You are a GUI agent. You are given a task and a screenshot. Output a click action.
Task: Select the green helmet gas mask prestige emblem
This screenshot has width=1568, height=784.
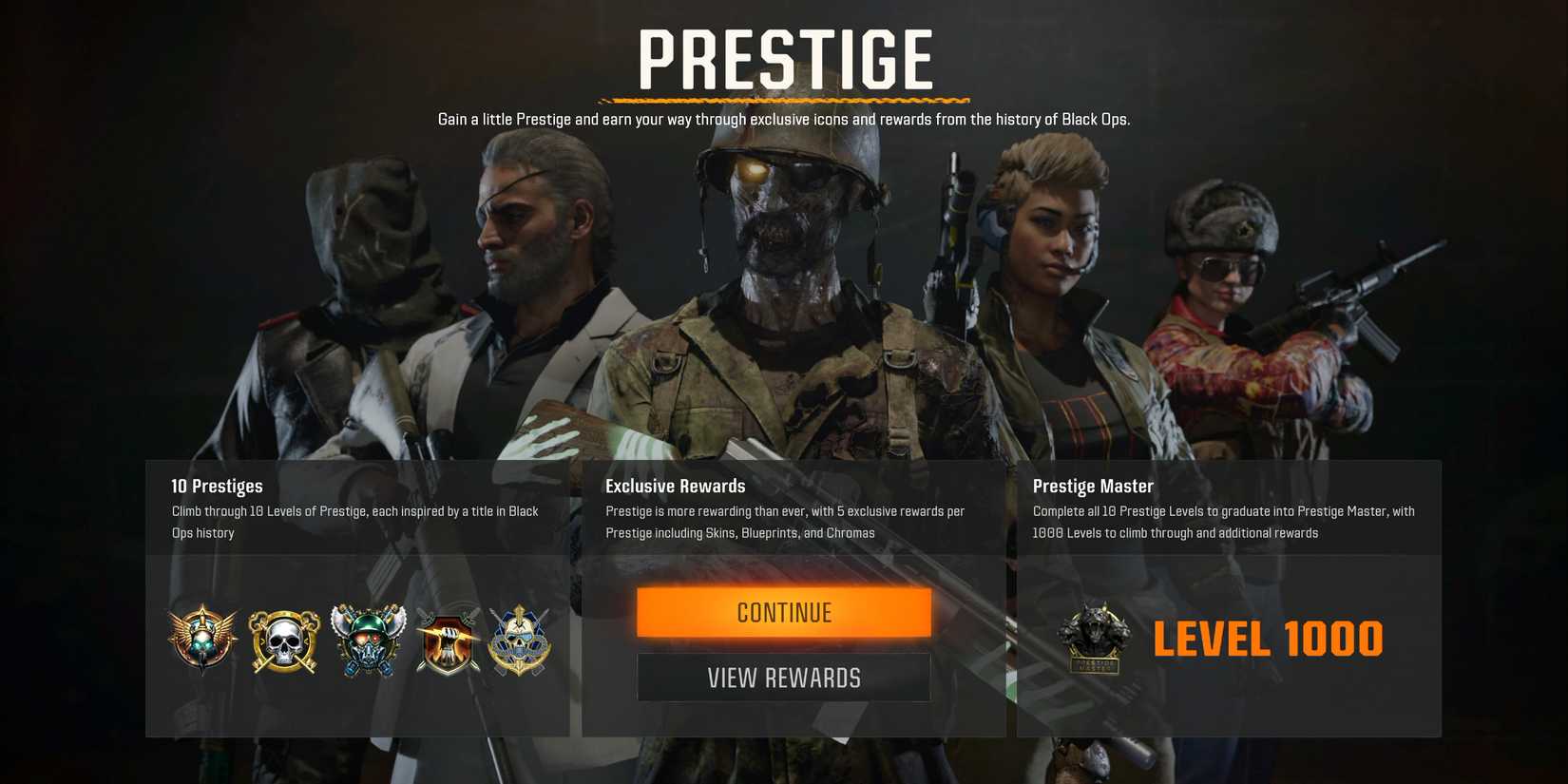[x=366, y=640]
